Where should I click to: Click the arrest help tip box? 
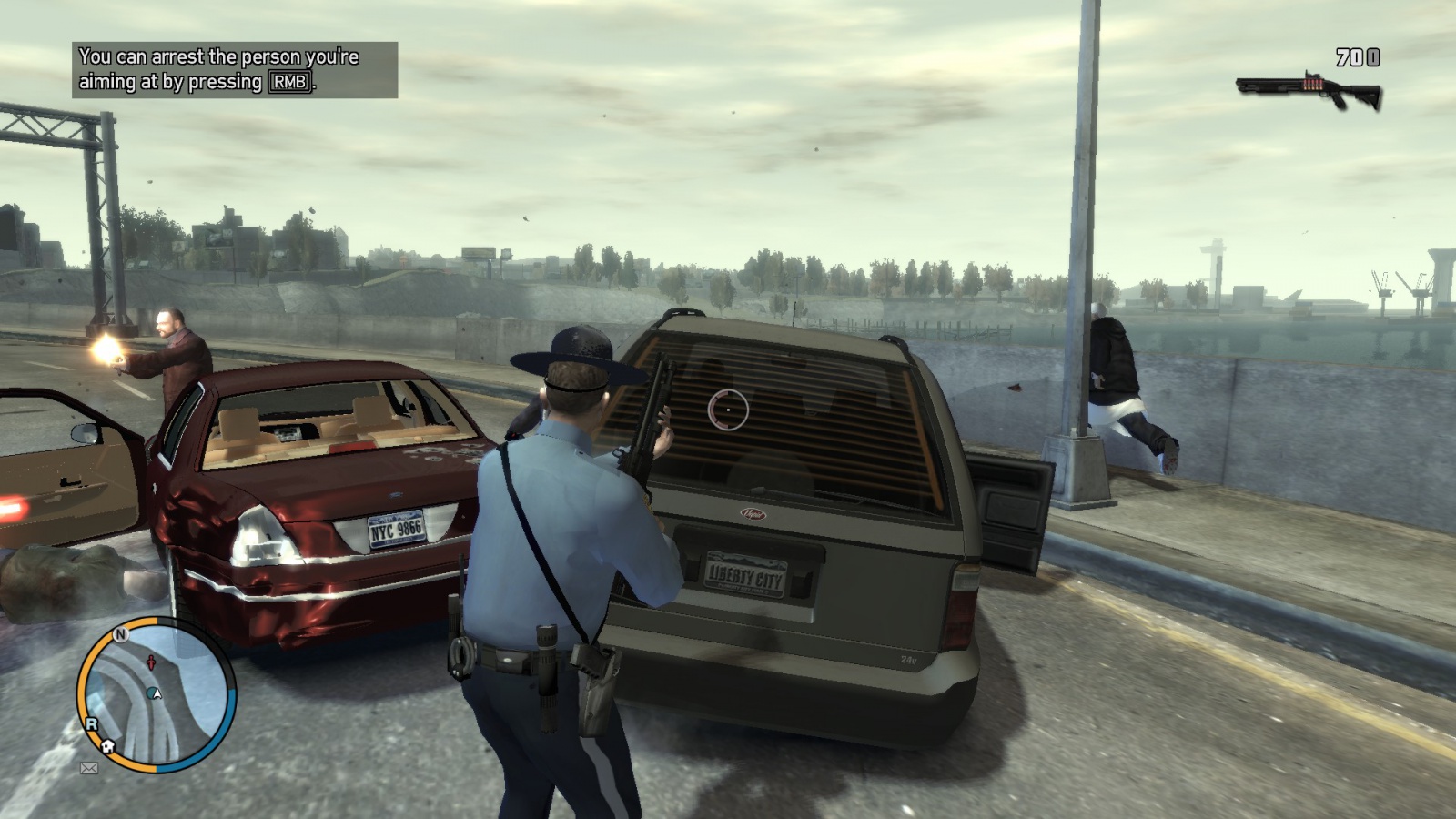(235, 70)
